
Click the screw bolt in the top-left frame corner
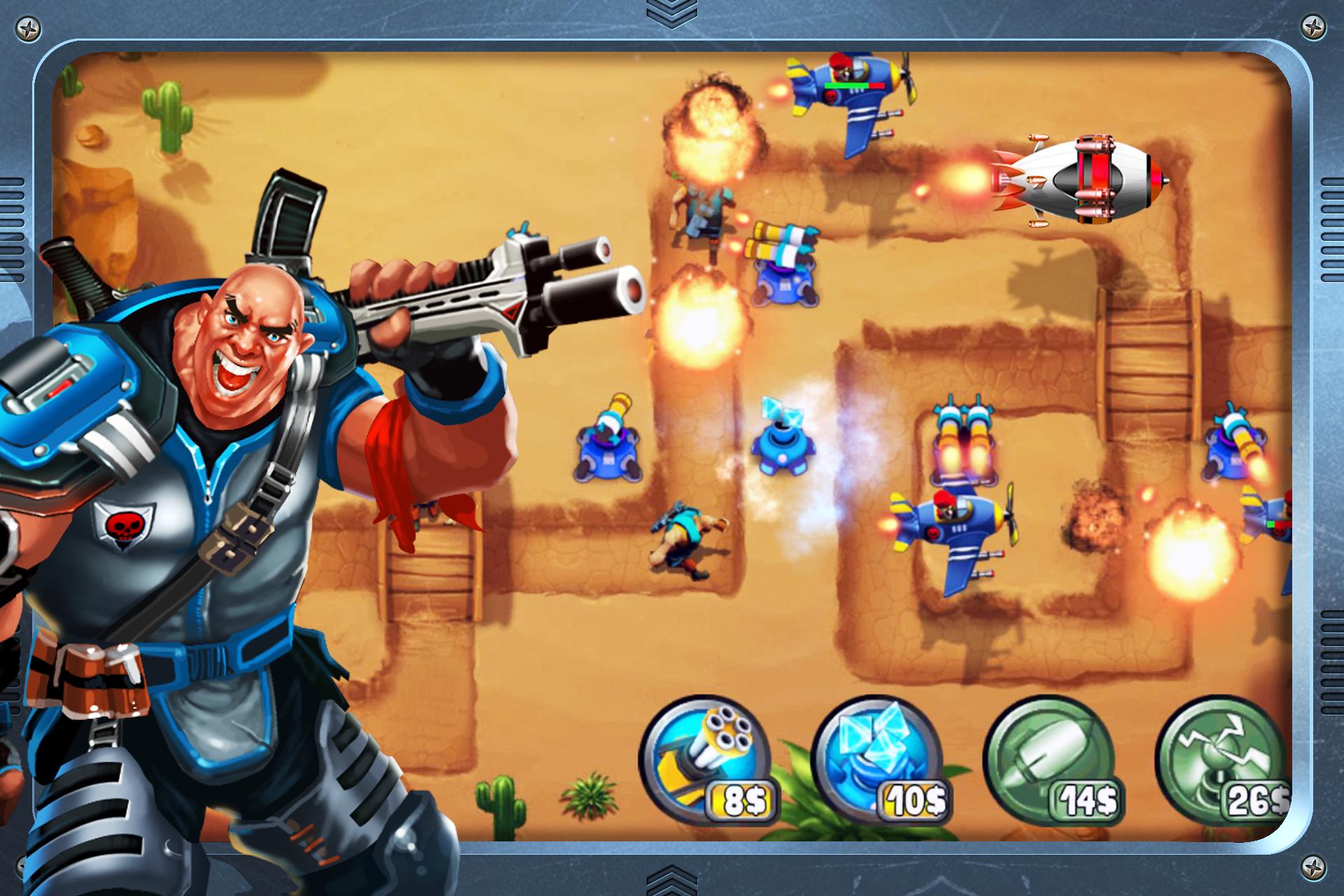coord(29,29)
